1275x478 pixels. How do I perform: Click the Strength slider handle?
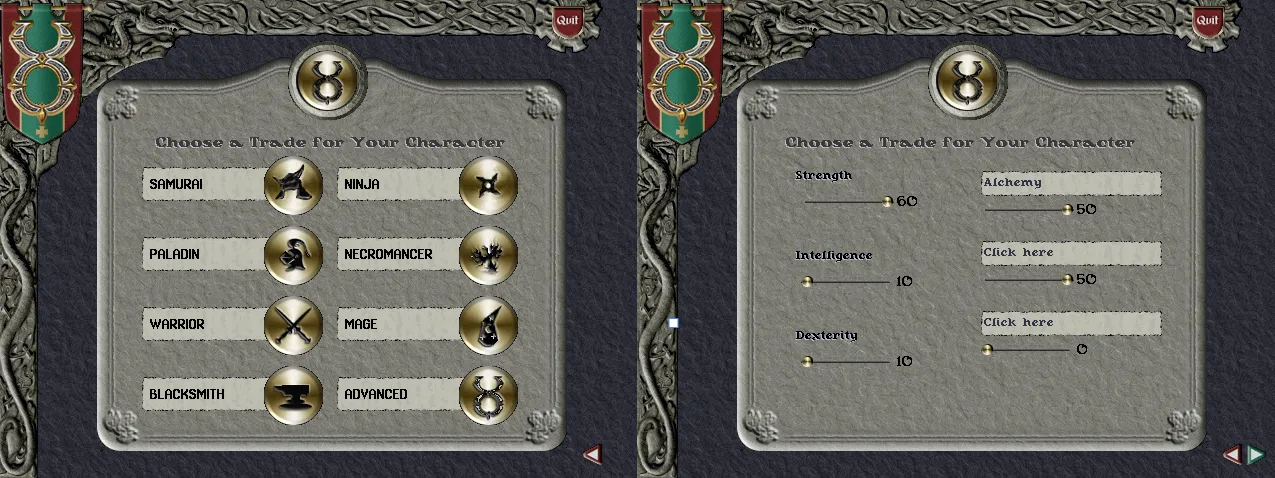tap(887, 201)
